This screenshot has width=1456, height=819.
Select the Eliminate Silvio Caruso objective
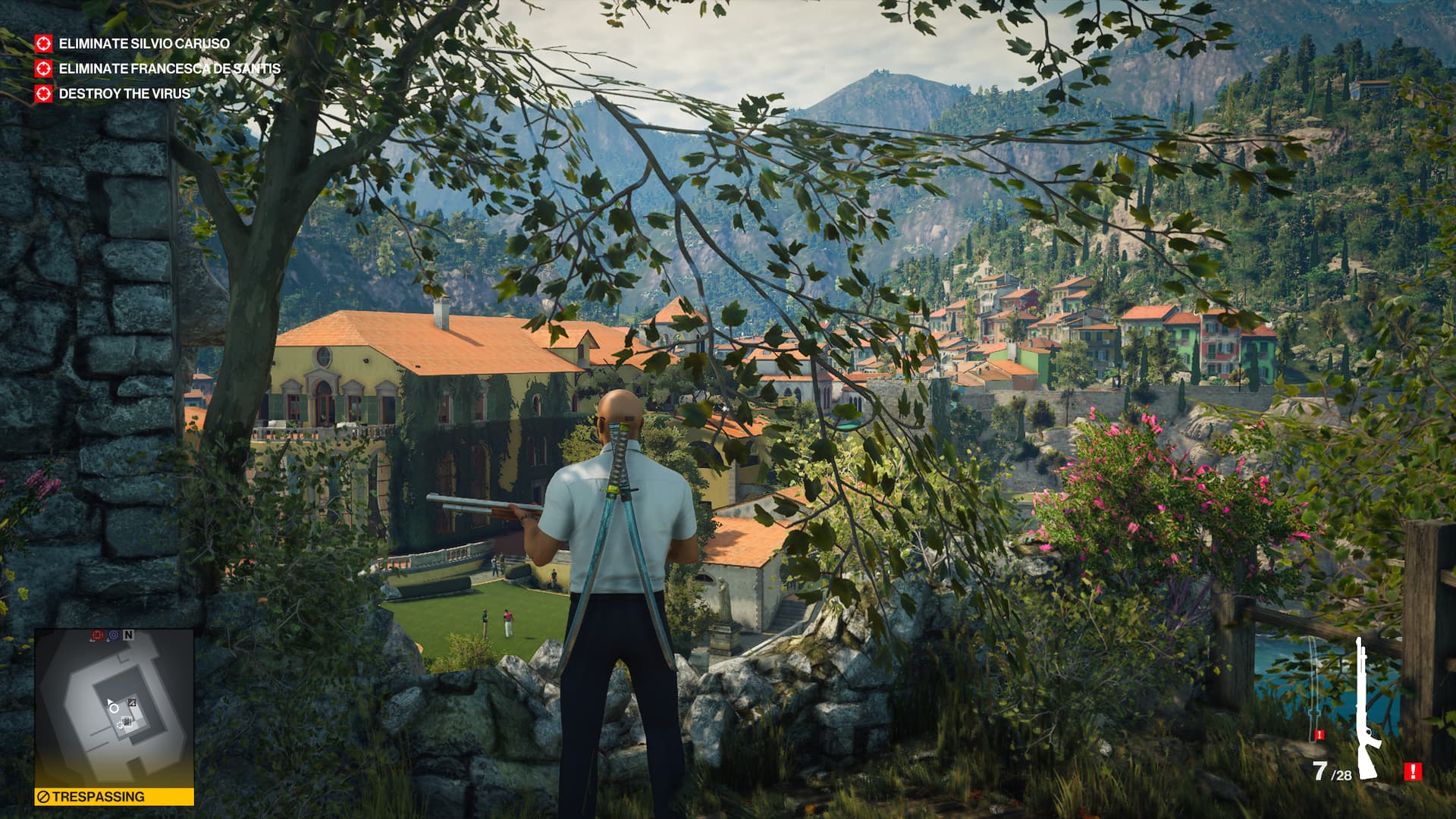coord(143,44)
